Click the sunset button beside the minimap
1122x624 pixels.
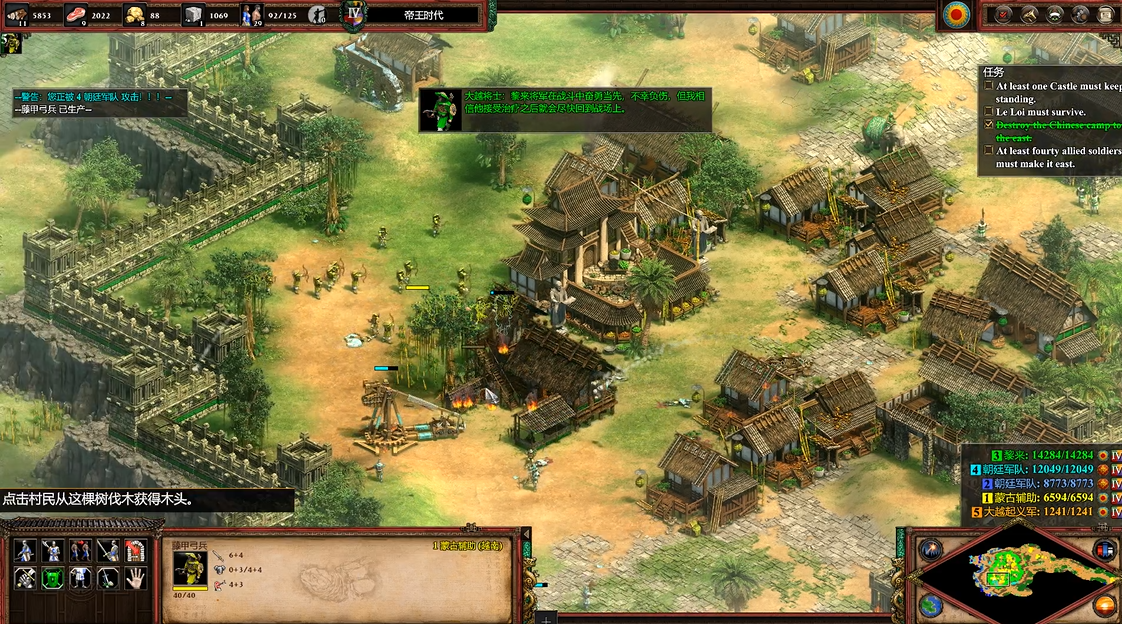coord(1104,605)
